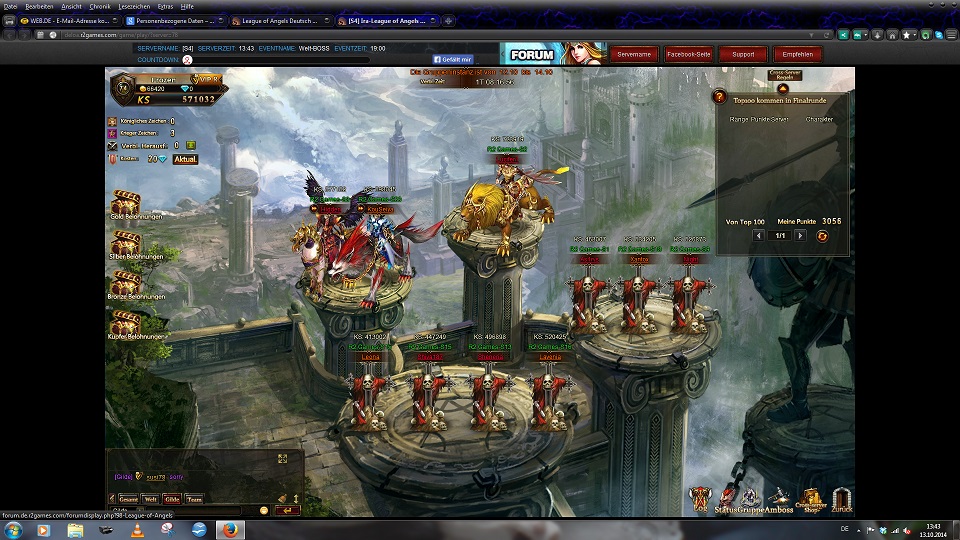Refresh the ranking list
The height and width of the screenshot is (540, 960).
click(x=822, y=236)
